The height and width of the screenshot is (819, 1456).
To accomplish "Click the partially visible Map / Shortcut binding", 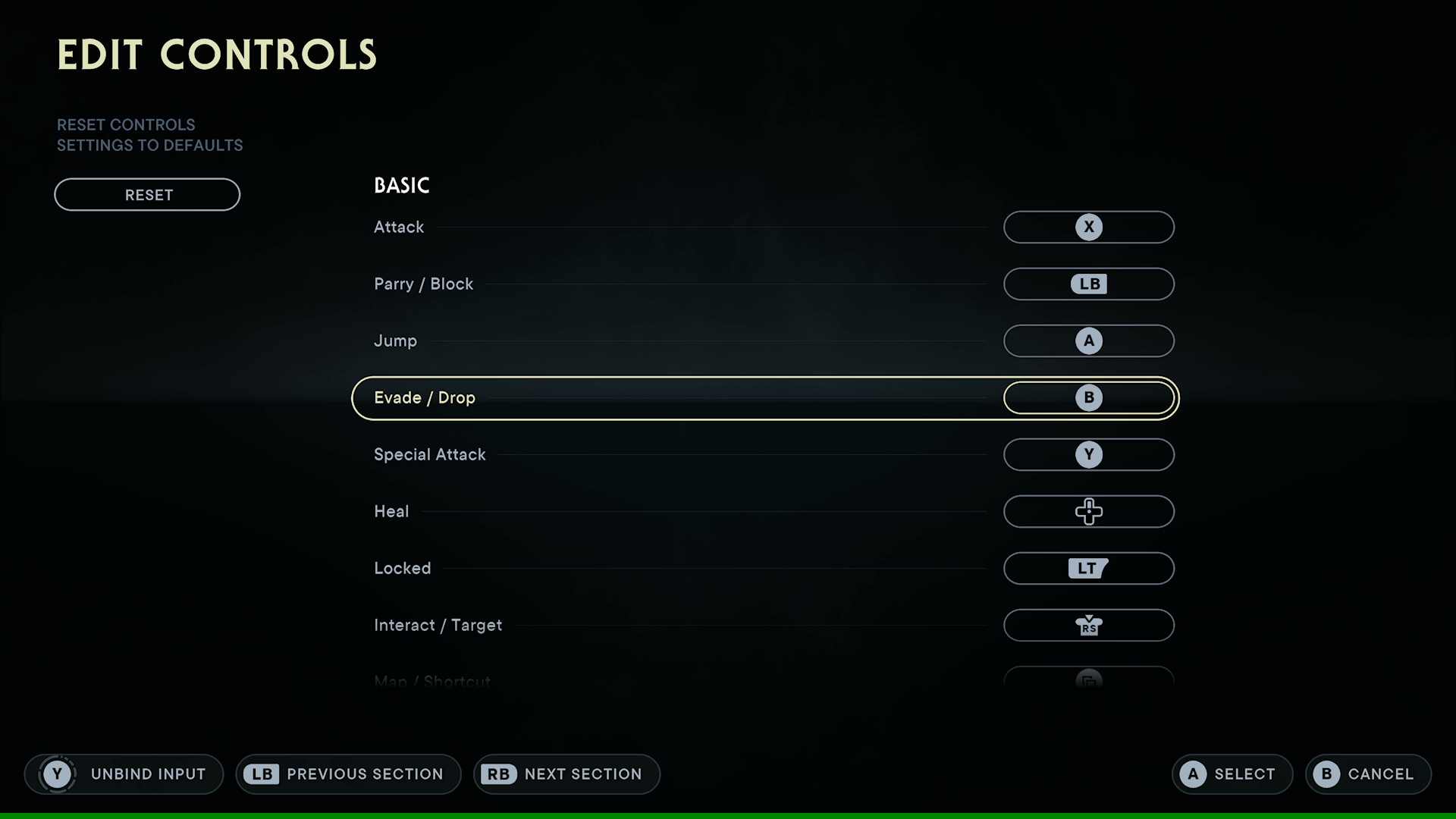I will pos(1089,679).
